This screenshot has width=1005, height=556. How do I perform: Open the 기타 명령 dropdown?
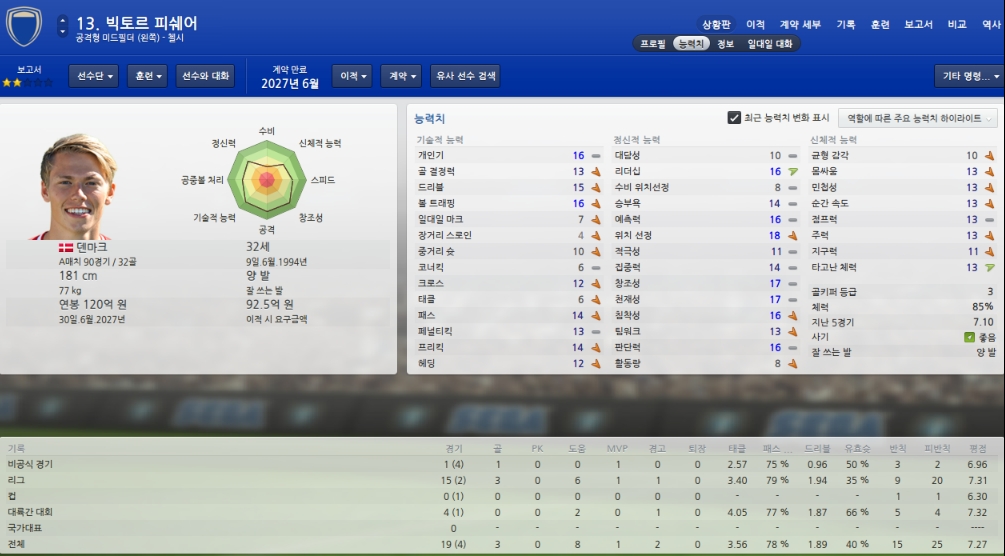[x=968, y=76]
